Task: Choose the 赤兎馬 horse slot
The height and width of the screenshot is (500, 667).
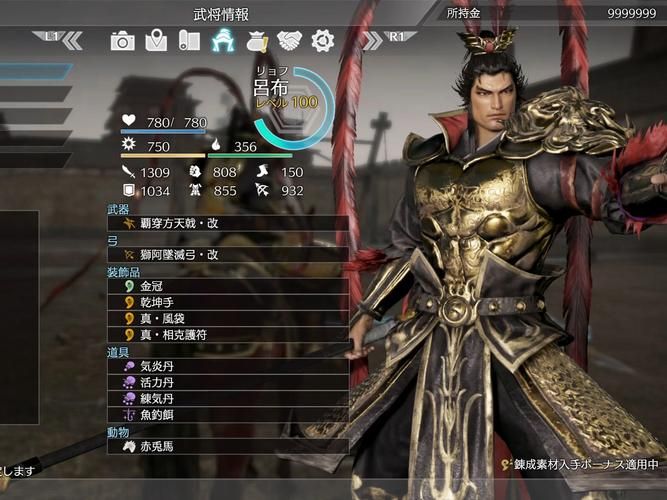Action: tap(228, 446)
